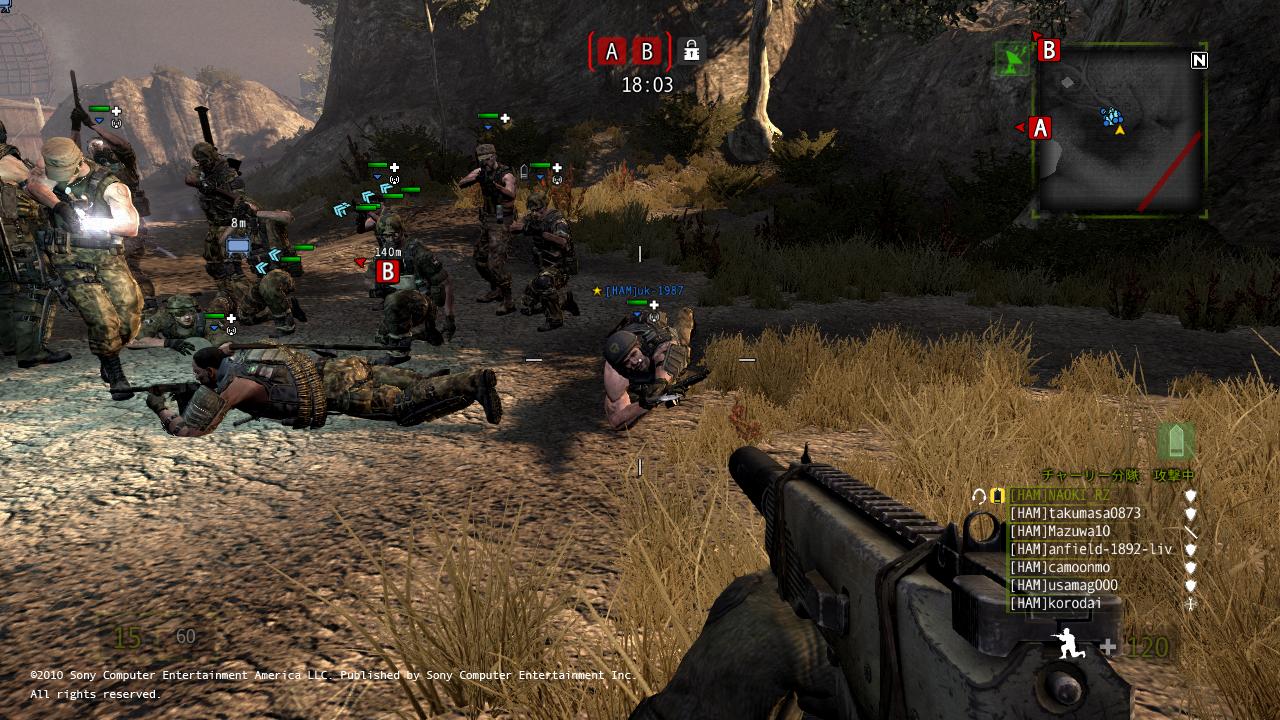Select the A objective marker on the minimap edge
Screen dimensions: 1280x720
[1040, 128]
